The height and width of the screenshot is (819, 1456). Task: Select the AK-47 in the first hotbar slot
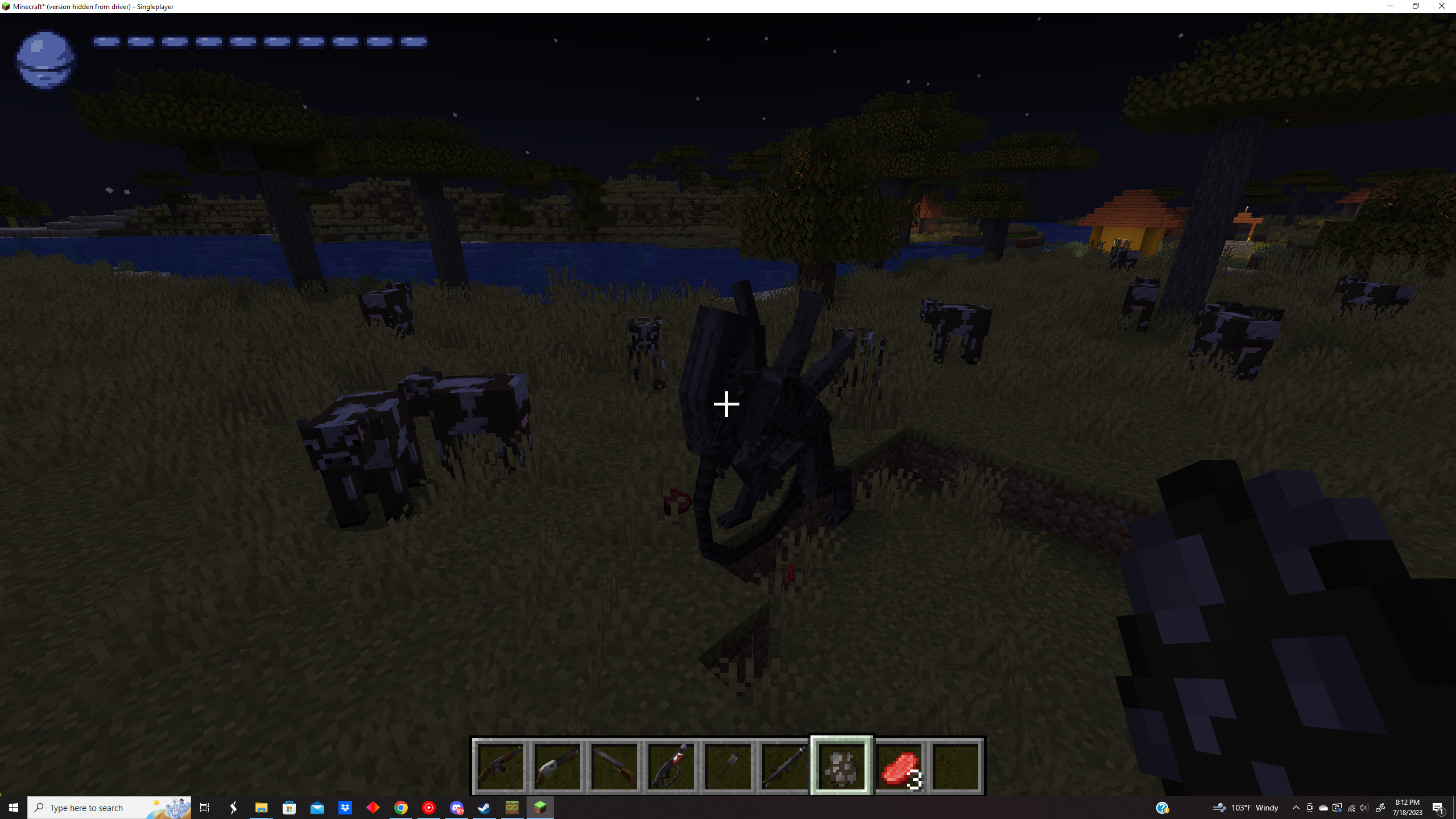(500, 765)
